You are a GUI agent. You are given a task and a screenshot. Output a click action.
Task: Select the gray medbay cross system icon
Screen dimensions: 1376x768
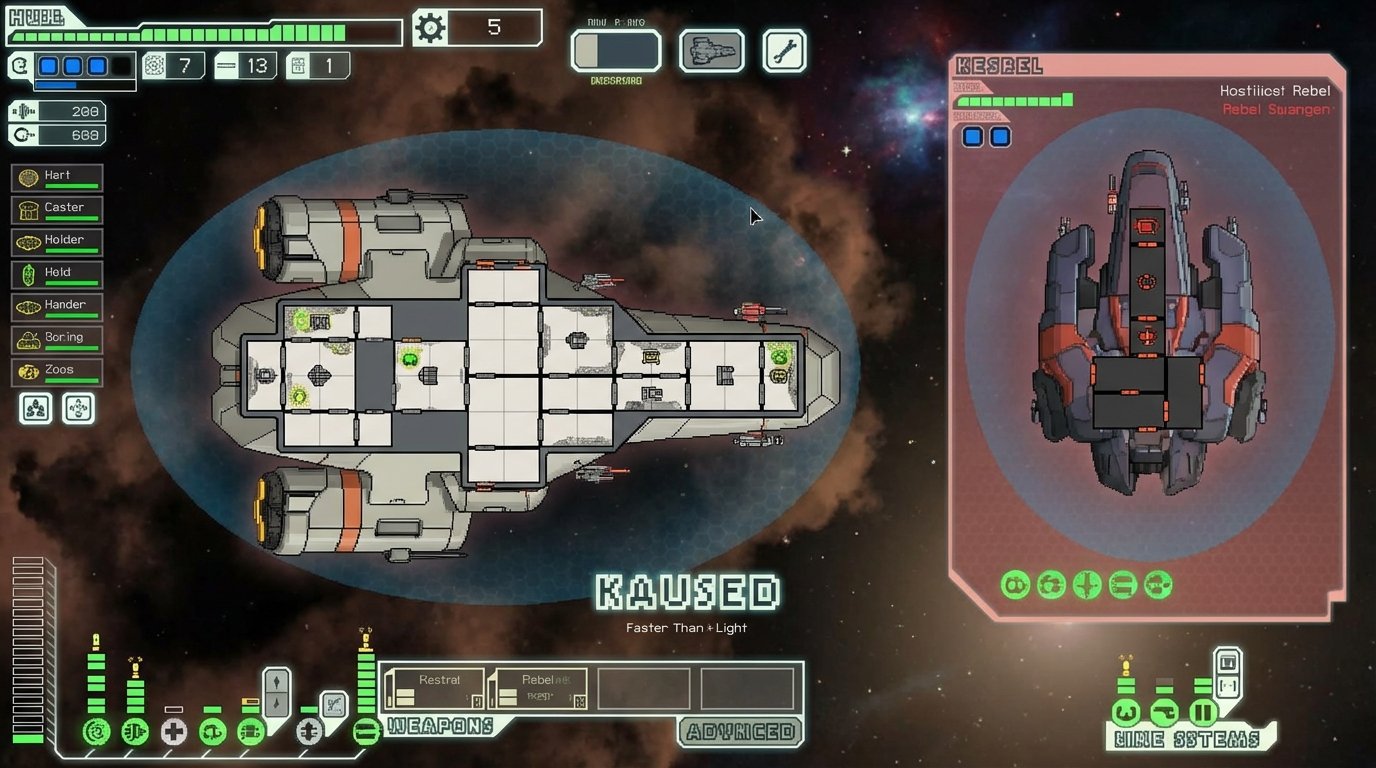[174, 731]
